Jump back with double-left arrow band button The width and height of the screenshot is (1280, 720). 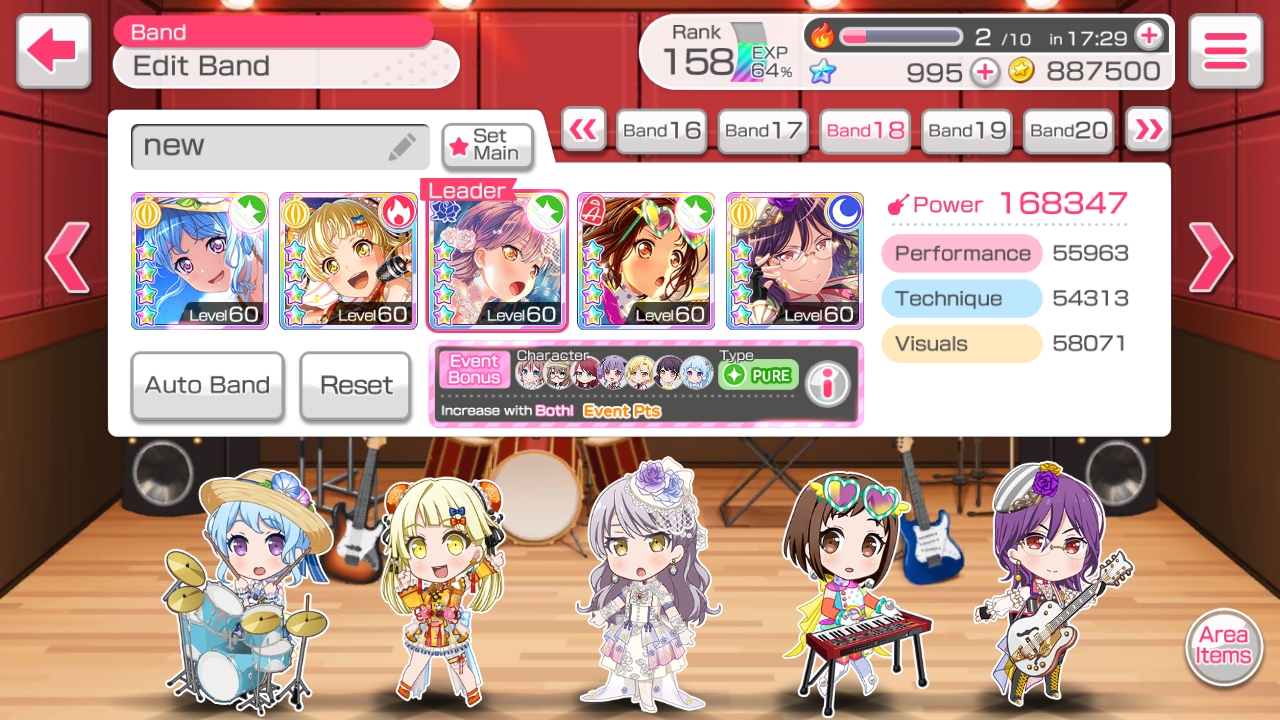click(583, 129)
